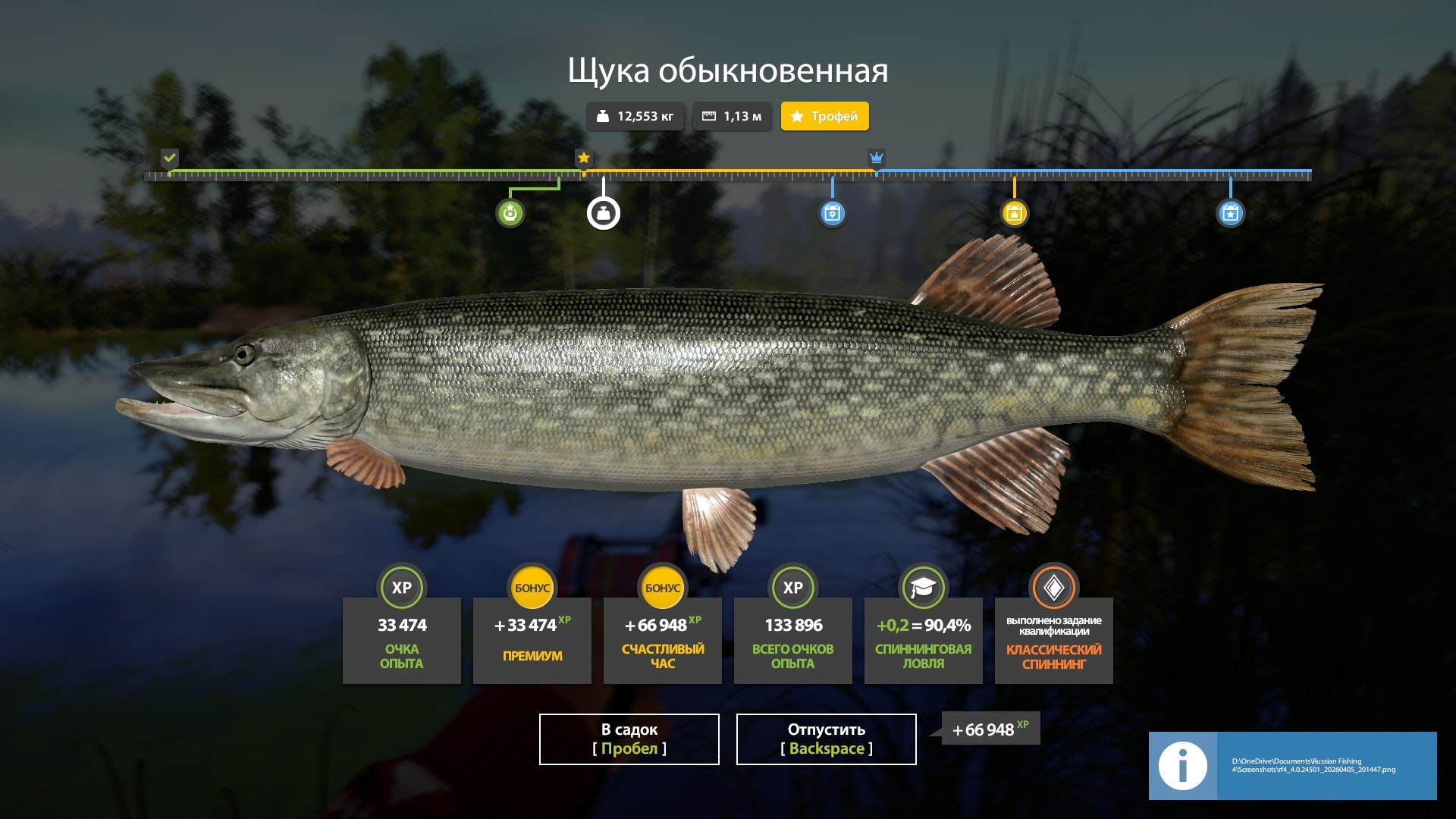Screen dimensions: 1456x819
Task: Put the pike in the keepnet (В садок)
Action: (629, 739)
